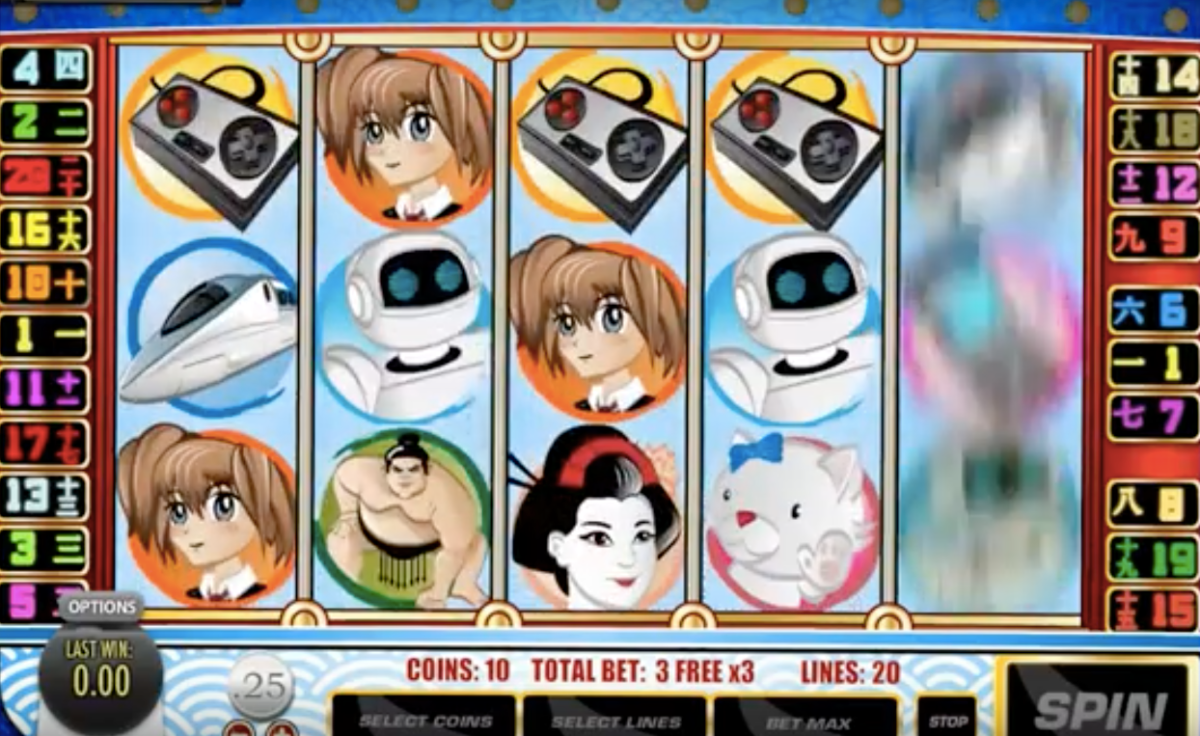Choose payline 12 marker
Viewport: 1200px width, 736px height.
click(1153, 184)
